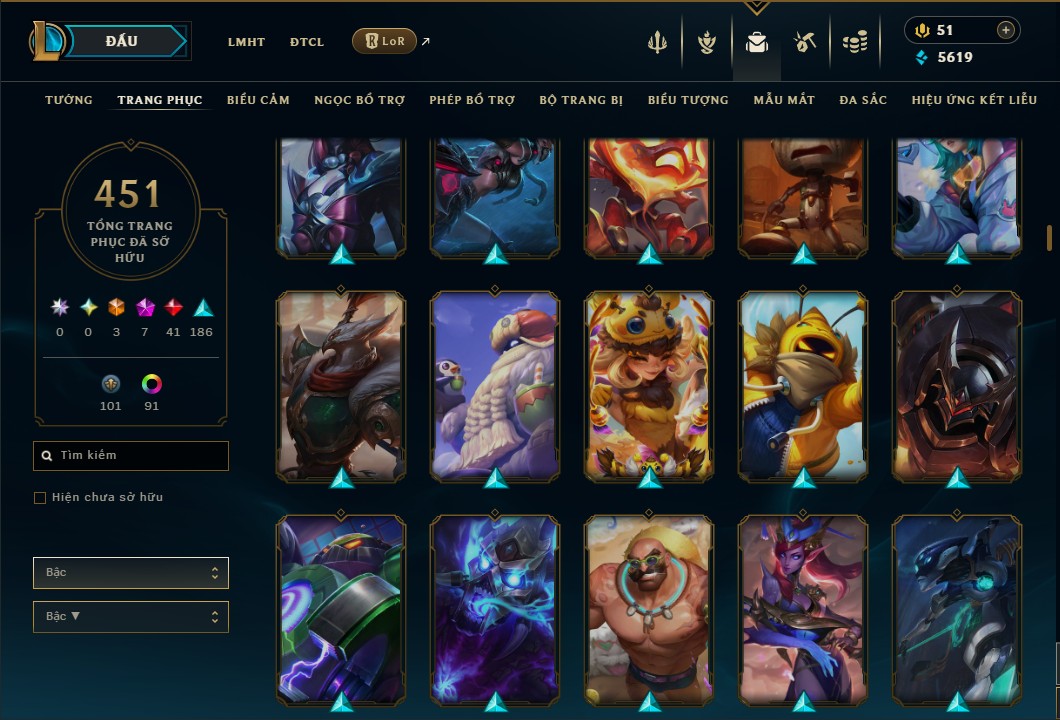
Task: Start a match with the ĐẤU button
Action: (122, 41)
